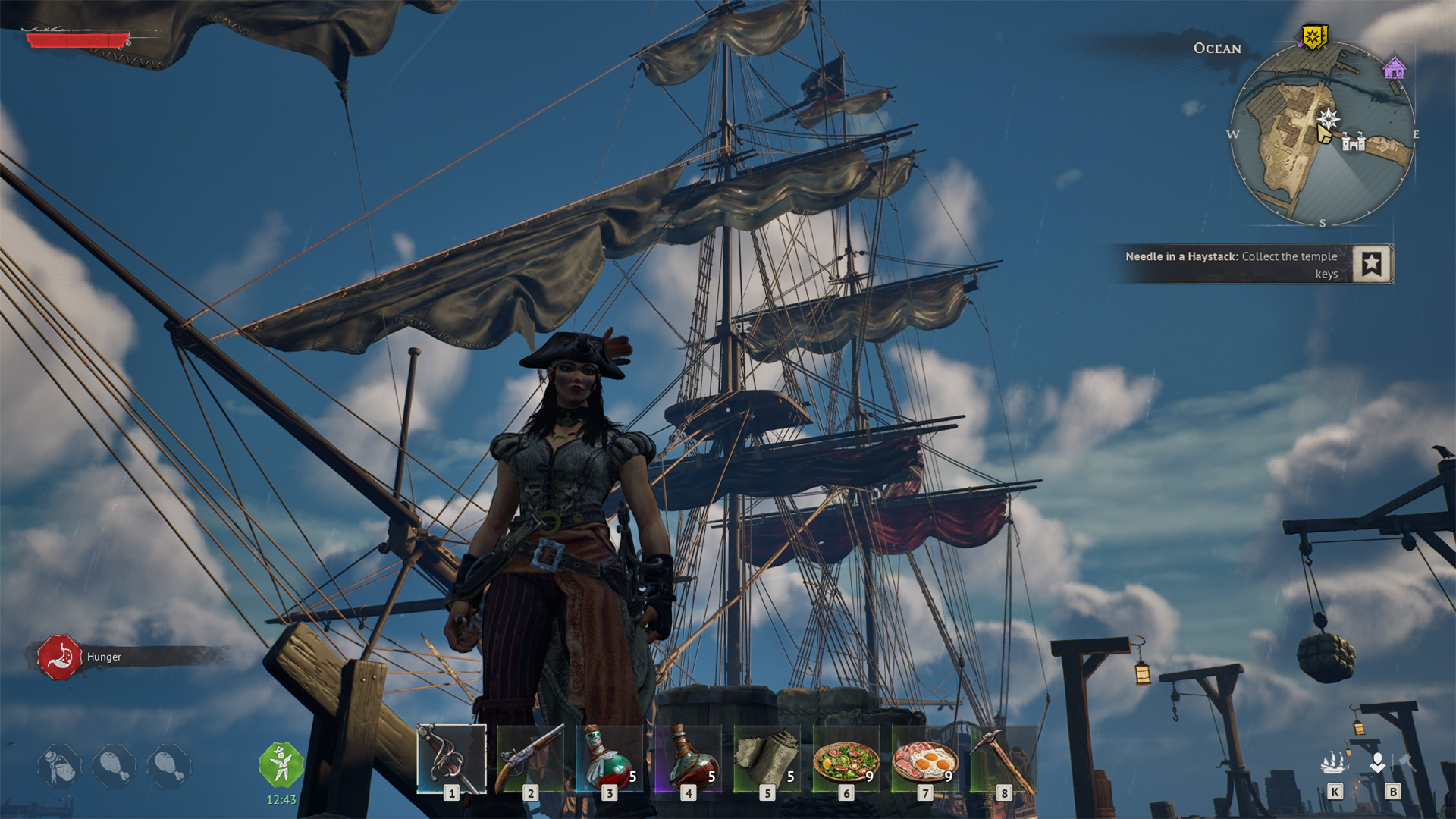1456x819 pixels.
Task: Click the purple house icon on the minimap
Action: click(1394, 67)
